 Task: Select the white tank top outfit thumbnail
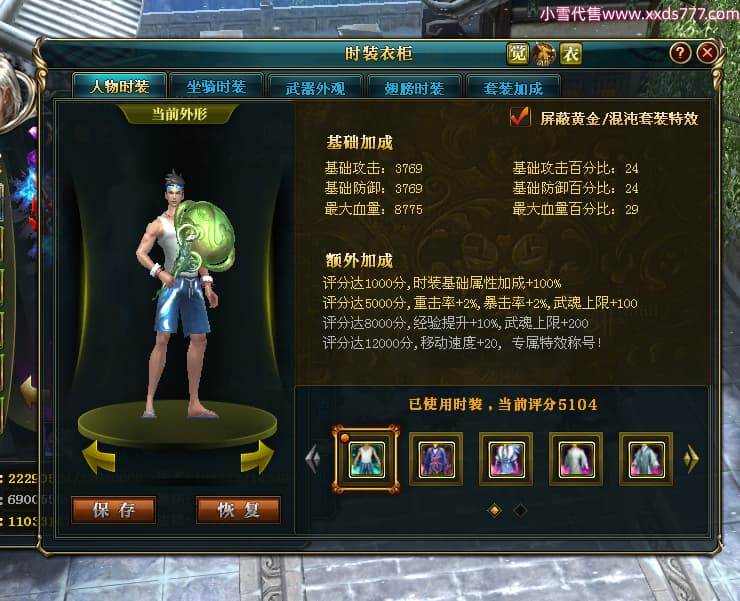[x=366, y=459]
